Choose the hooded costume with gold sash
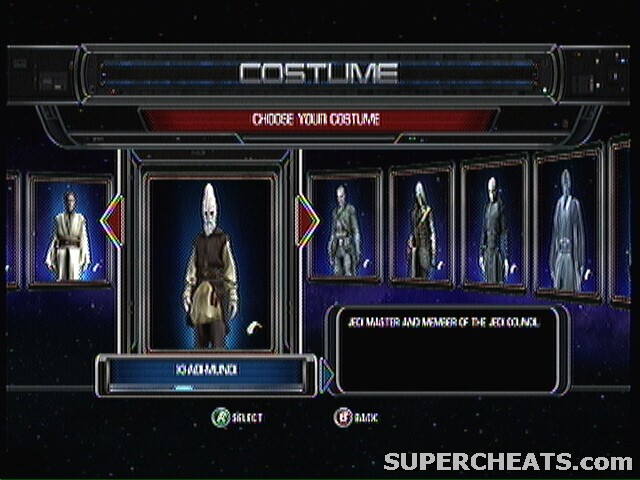The width and height of the screenshot is (640, 480). (x=421, y=229)
